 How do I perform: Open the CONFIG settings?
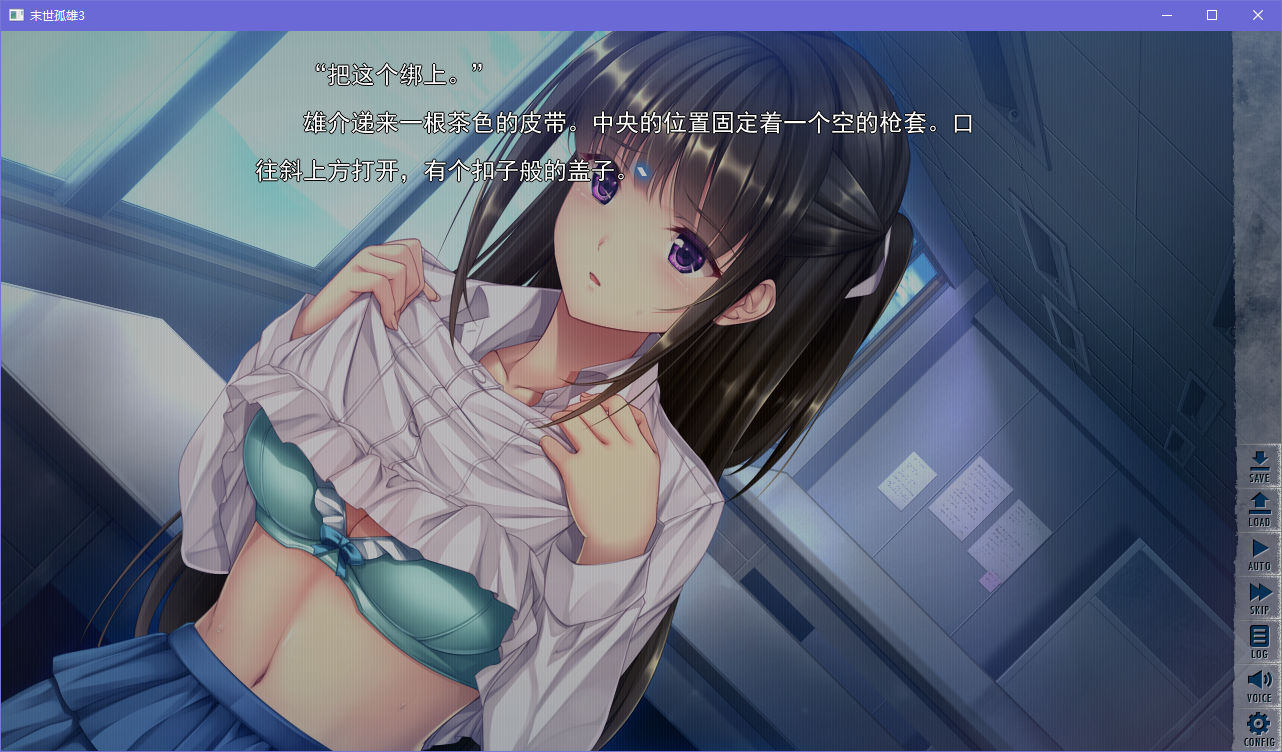[x=1259, y=729]
